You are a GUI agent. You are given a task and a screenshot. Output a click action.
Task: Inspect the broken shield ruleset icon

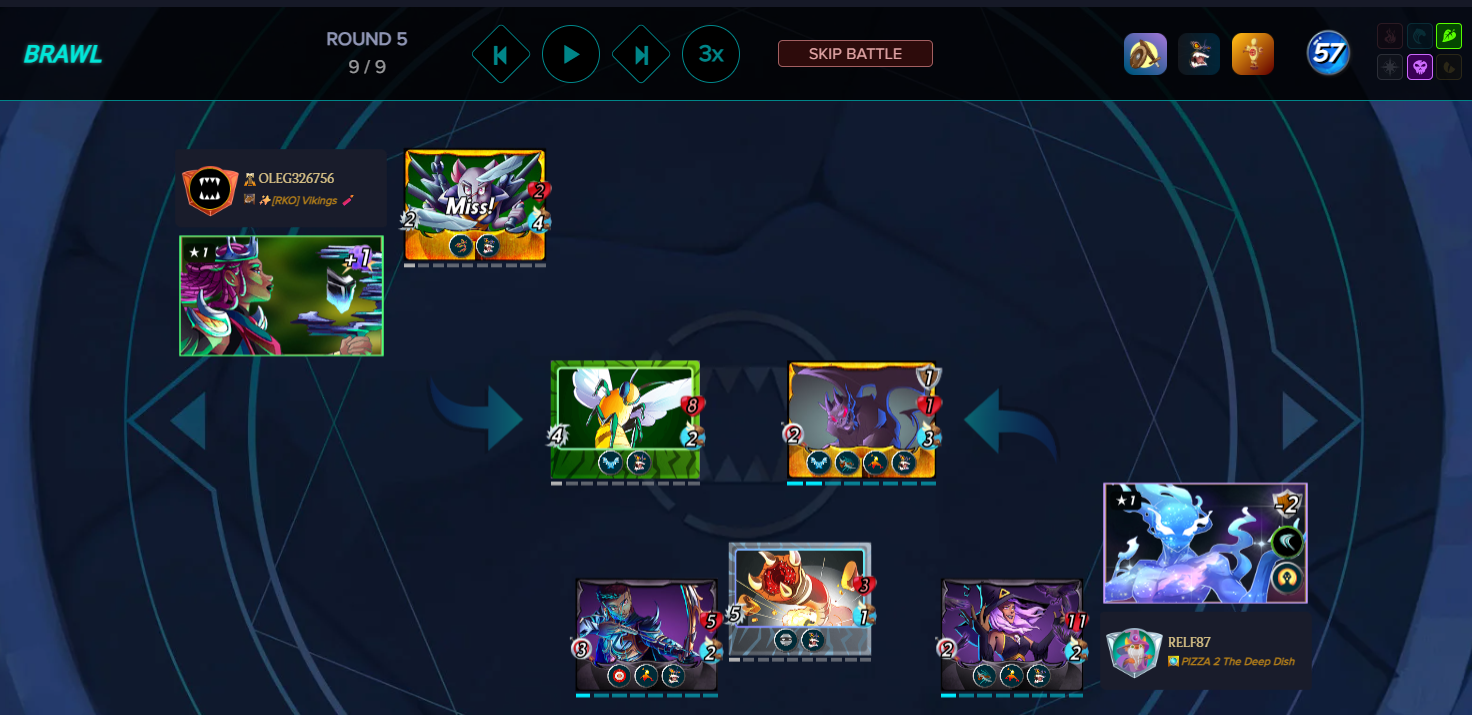(1145, 54)
